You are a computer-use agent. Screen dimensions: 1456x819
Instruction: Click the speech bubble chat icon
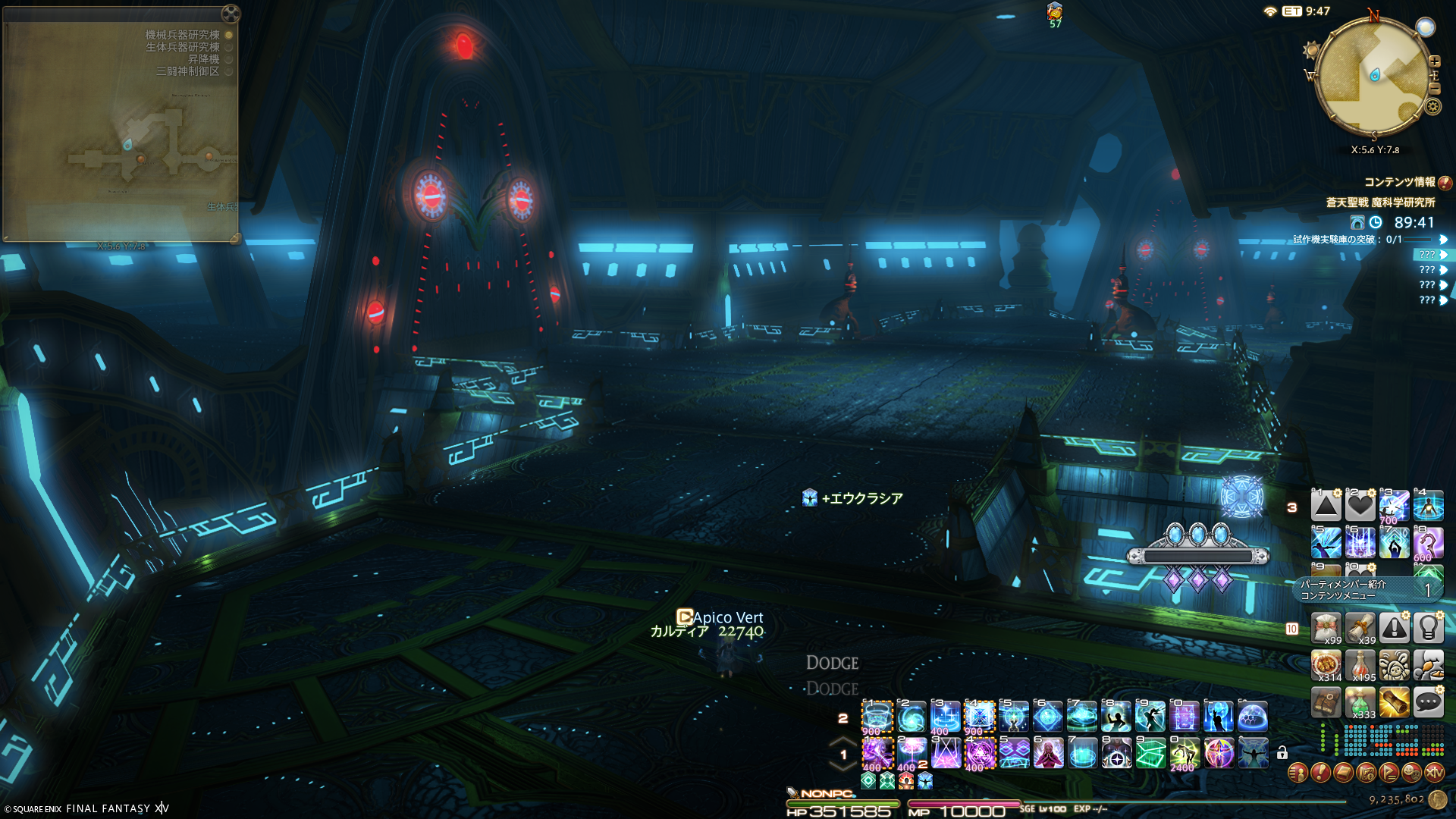coord(1428,703)
